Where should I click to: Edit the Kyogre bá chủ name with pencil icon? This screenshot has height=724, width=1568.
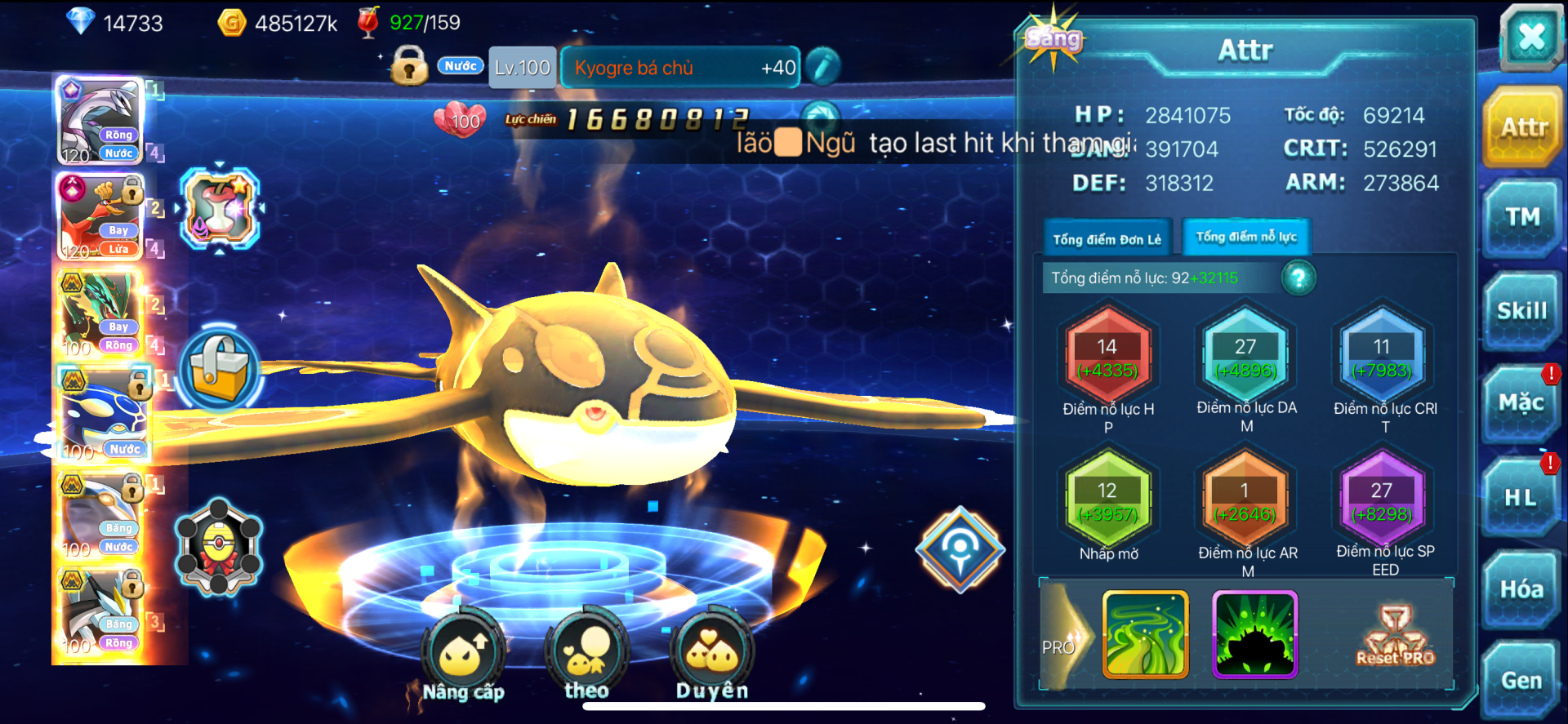click(x=823, y=67)
